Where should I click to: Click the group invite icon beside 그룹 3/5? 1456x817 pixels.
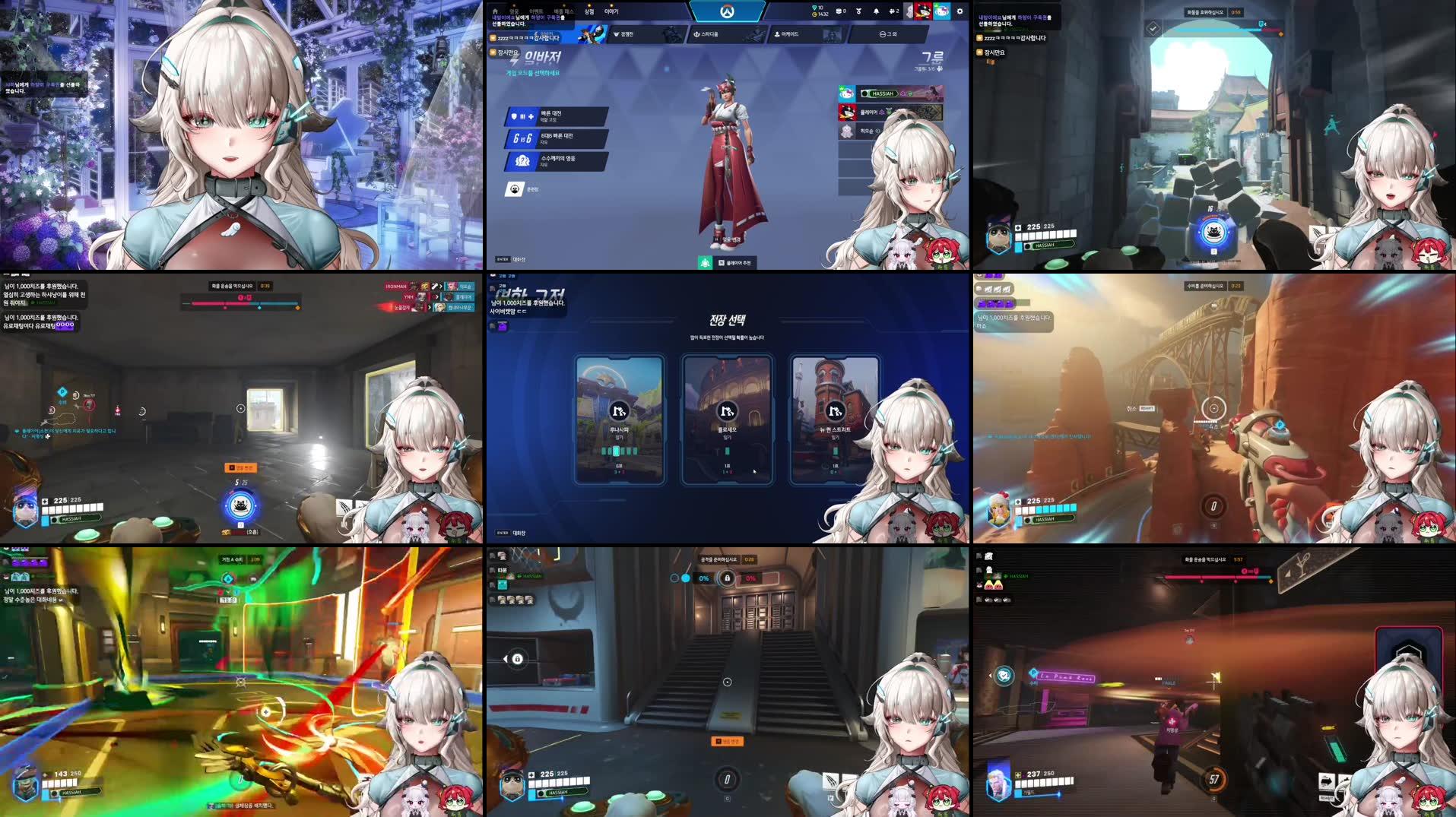click(x=940, y=68)
